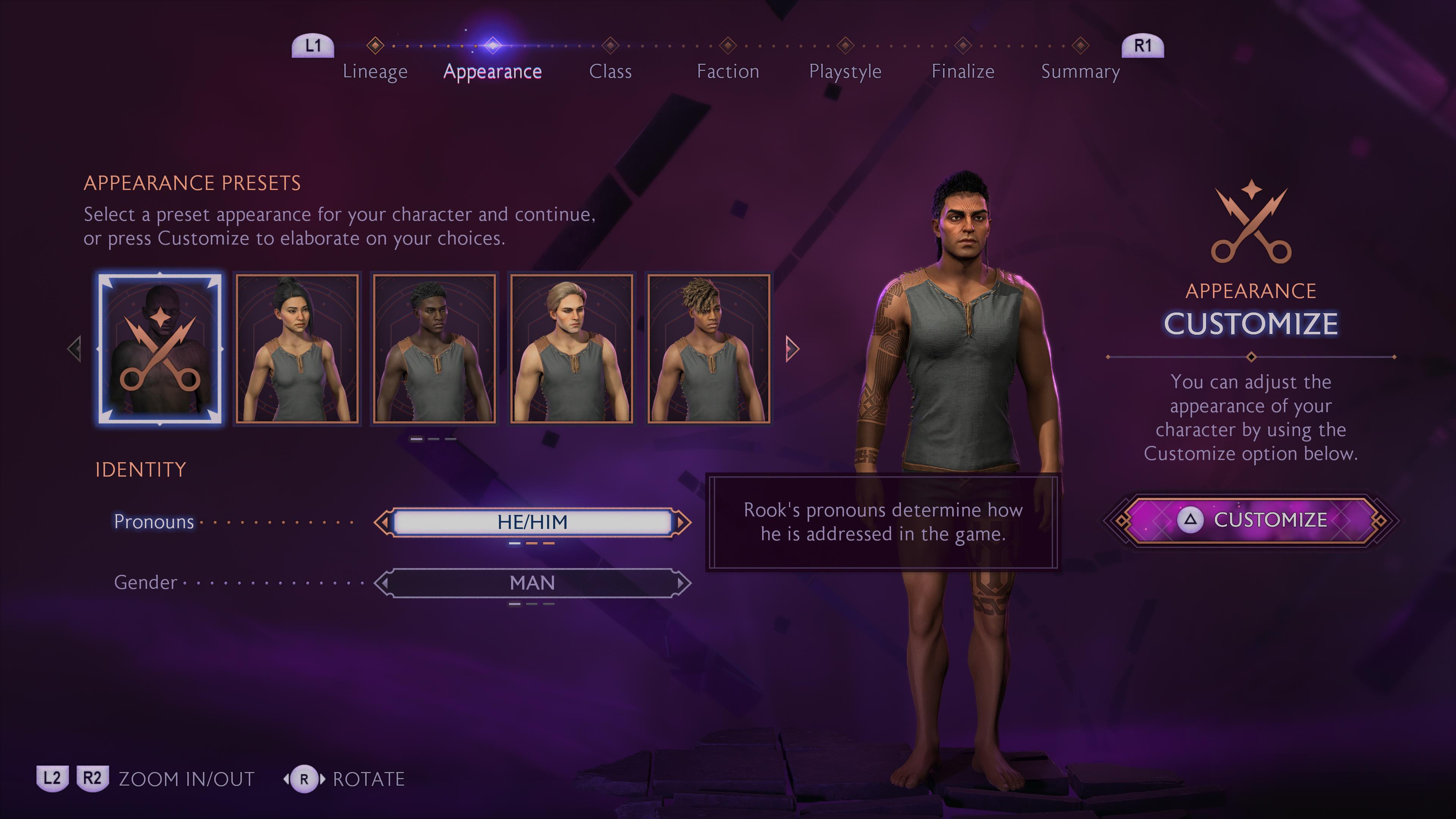Screen dimensions: 1456x819
Task: Switch to the Lineage tab
Action: 375,71
